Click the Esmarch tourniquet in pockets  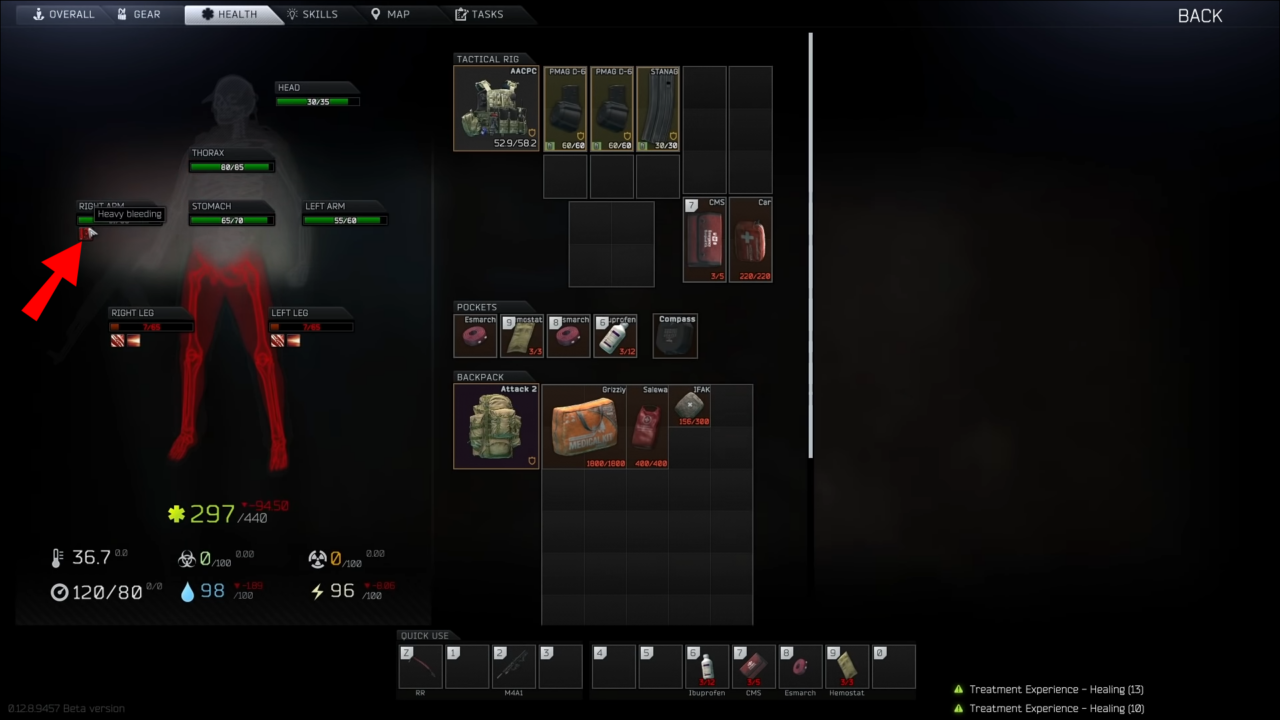(475, 335)
